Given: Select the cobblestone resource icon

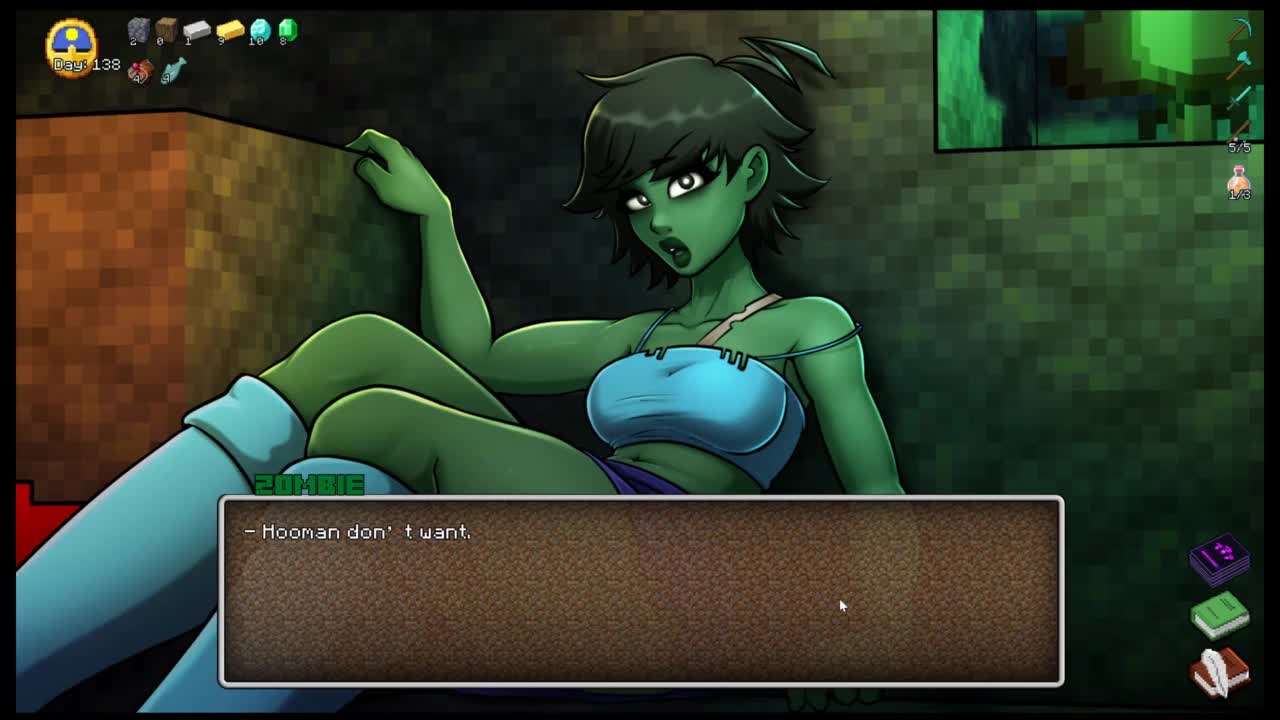Looking at the screenshot, I should coord(138,31).
